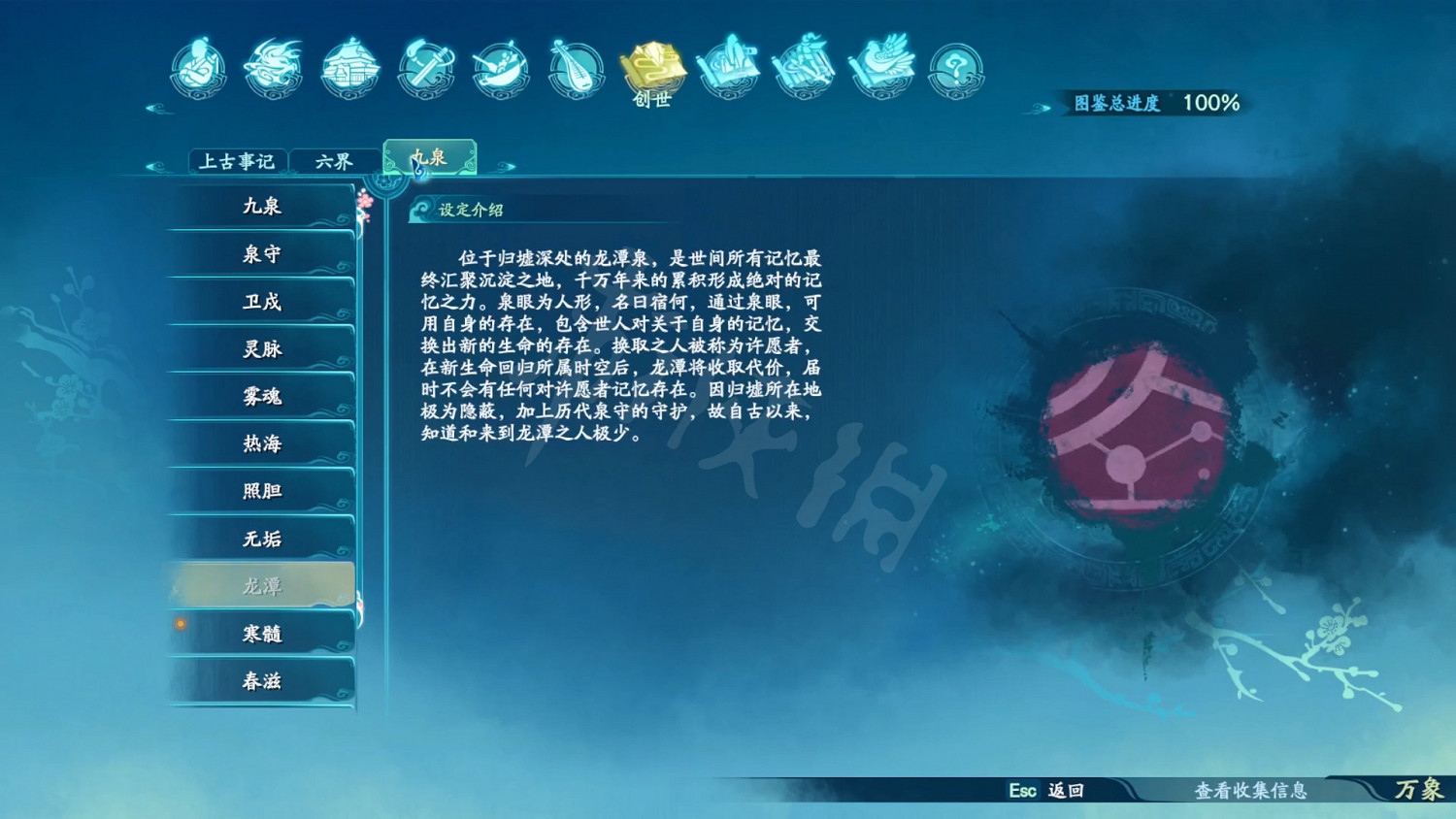Screen dimensions: 1456x819
Task: Open the 泉守 list entry
Action: pos(260,254)
